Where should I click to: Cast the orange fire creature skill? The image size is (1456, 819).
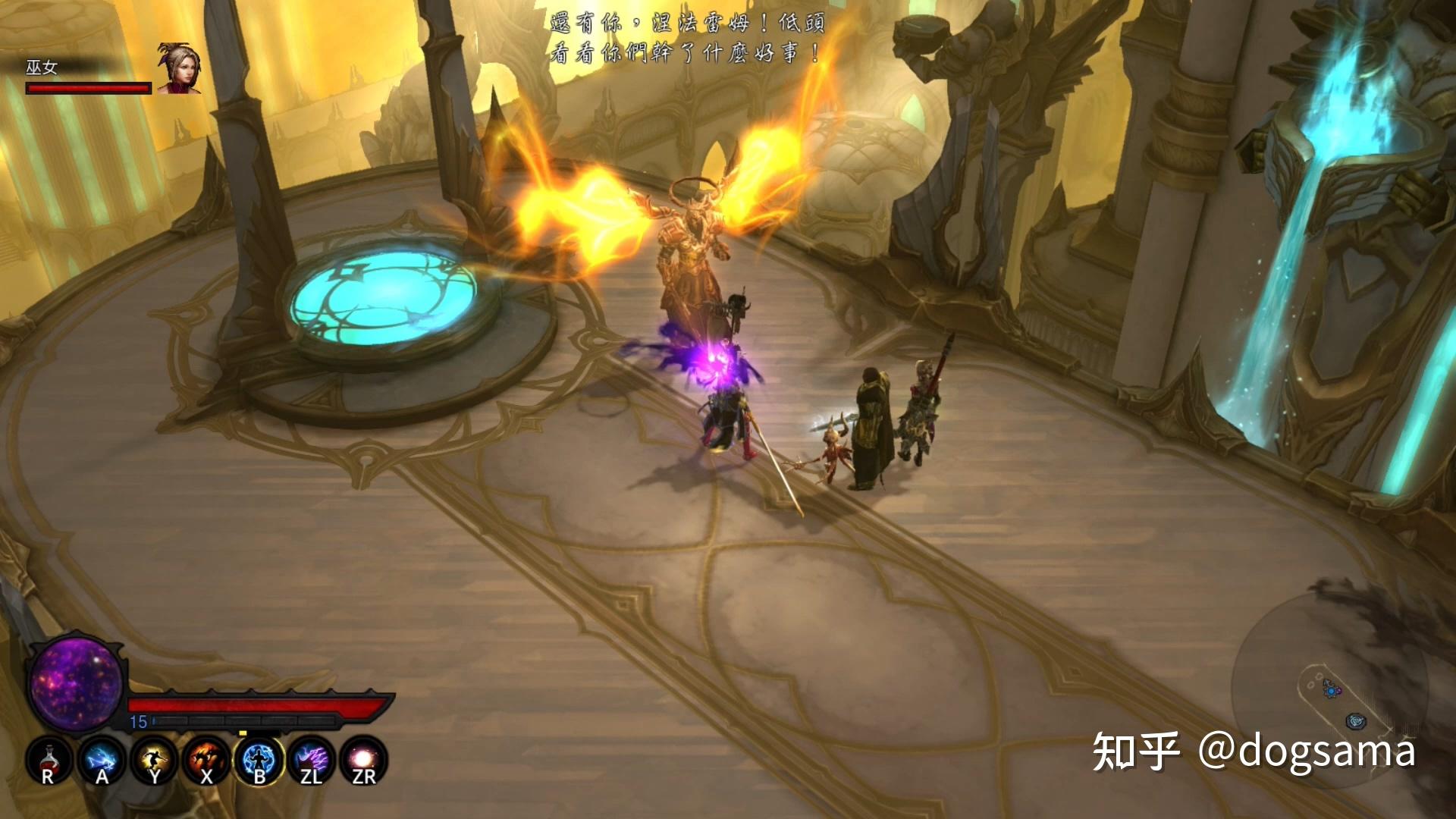(206, 760)
